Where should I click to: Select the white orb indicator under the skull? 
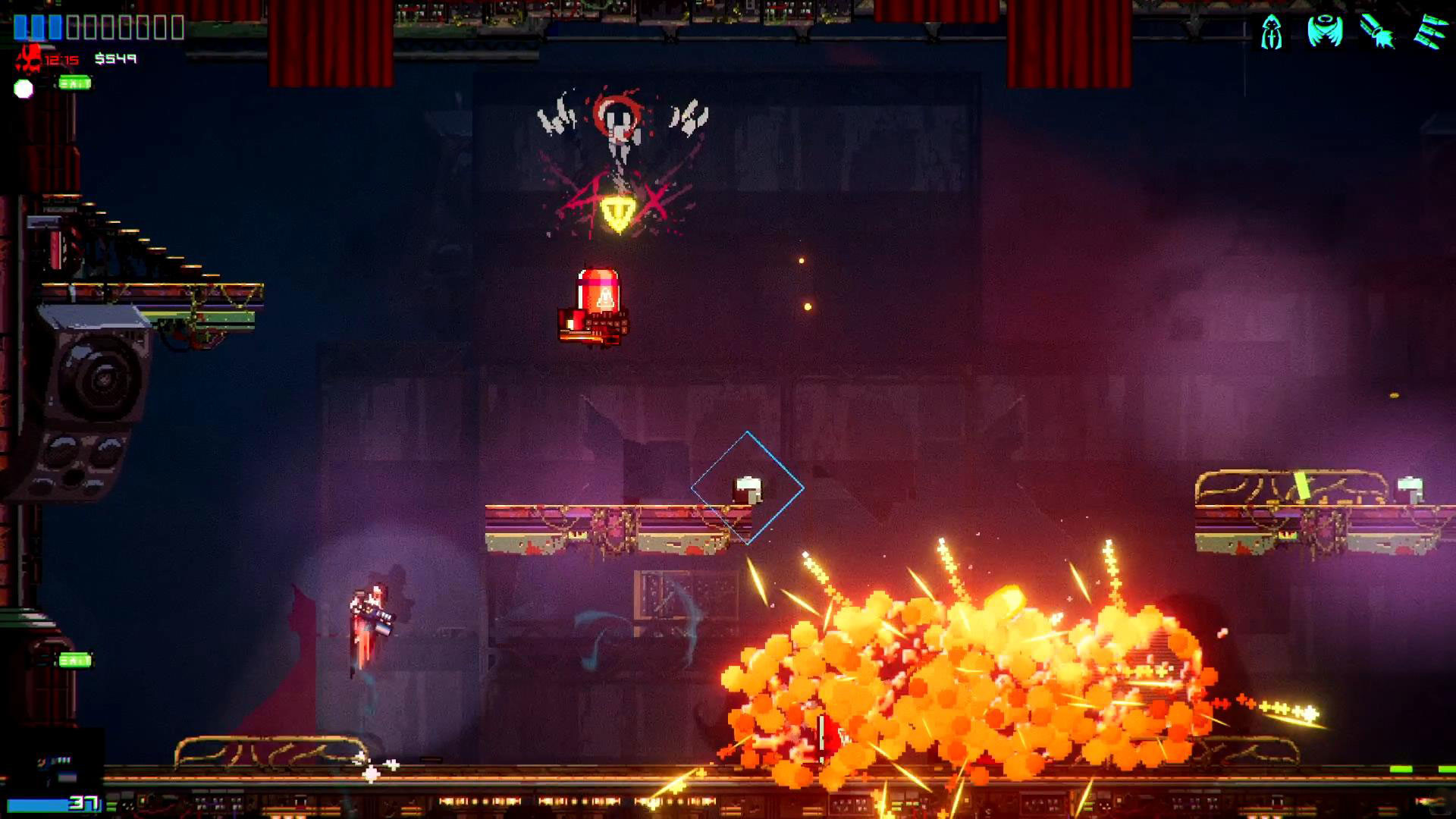tap(23, 87)
